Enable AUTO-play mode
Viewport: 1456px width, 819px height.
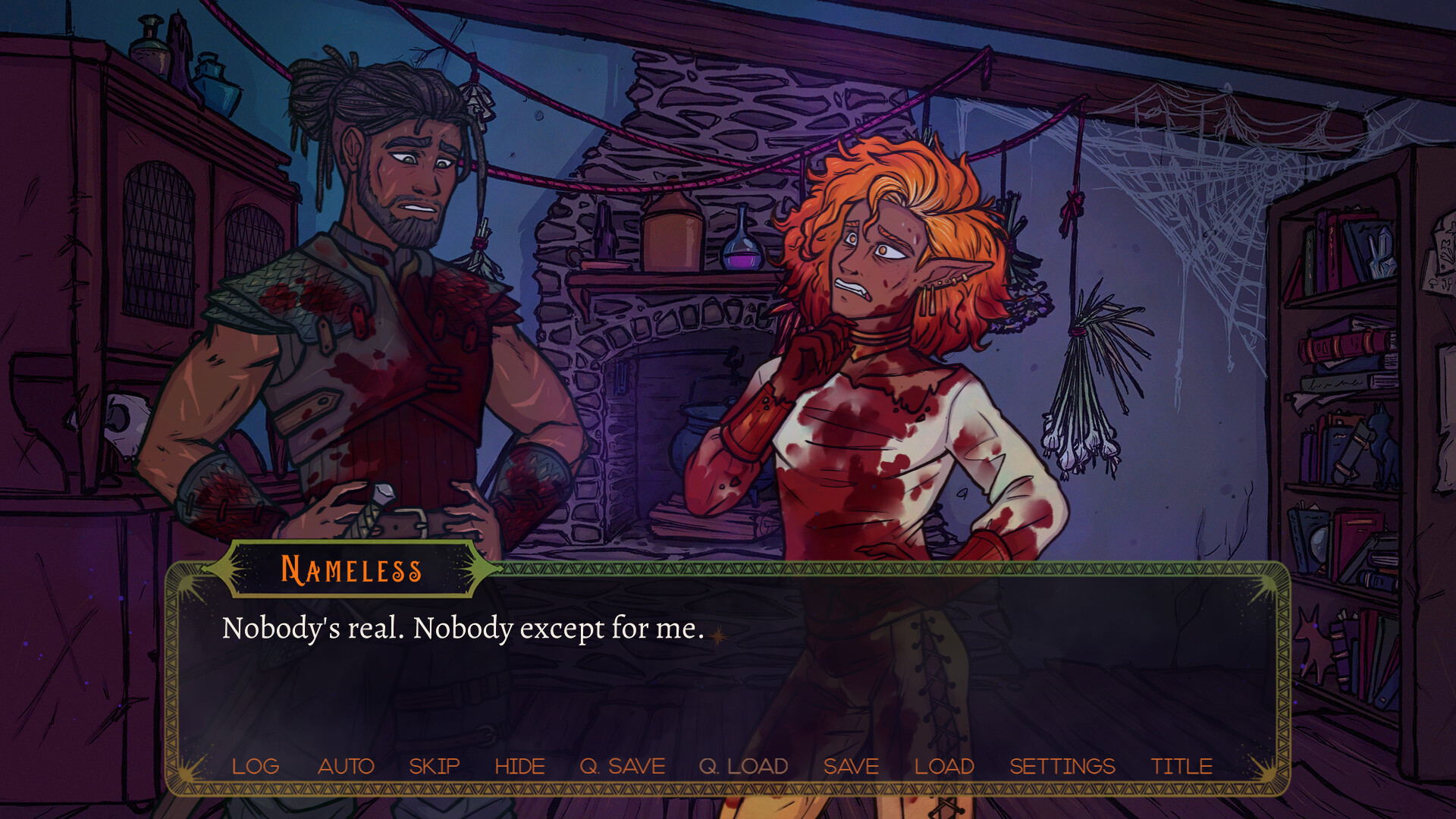347,766
